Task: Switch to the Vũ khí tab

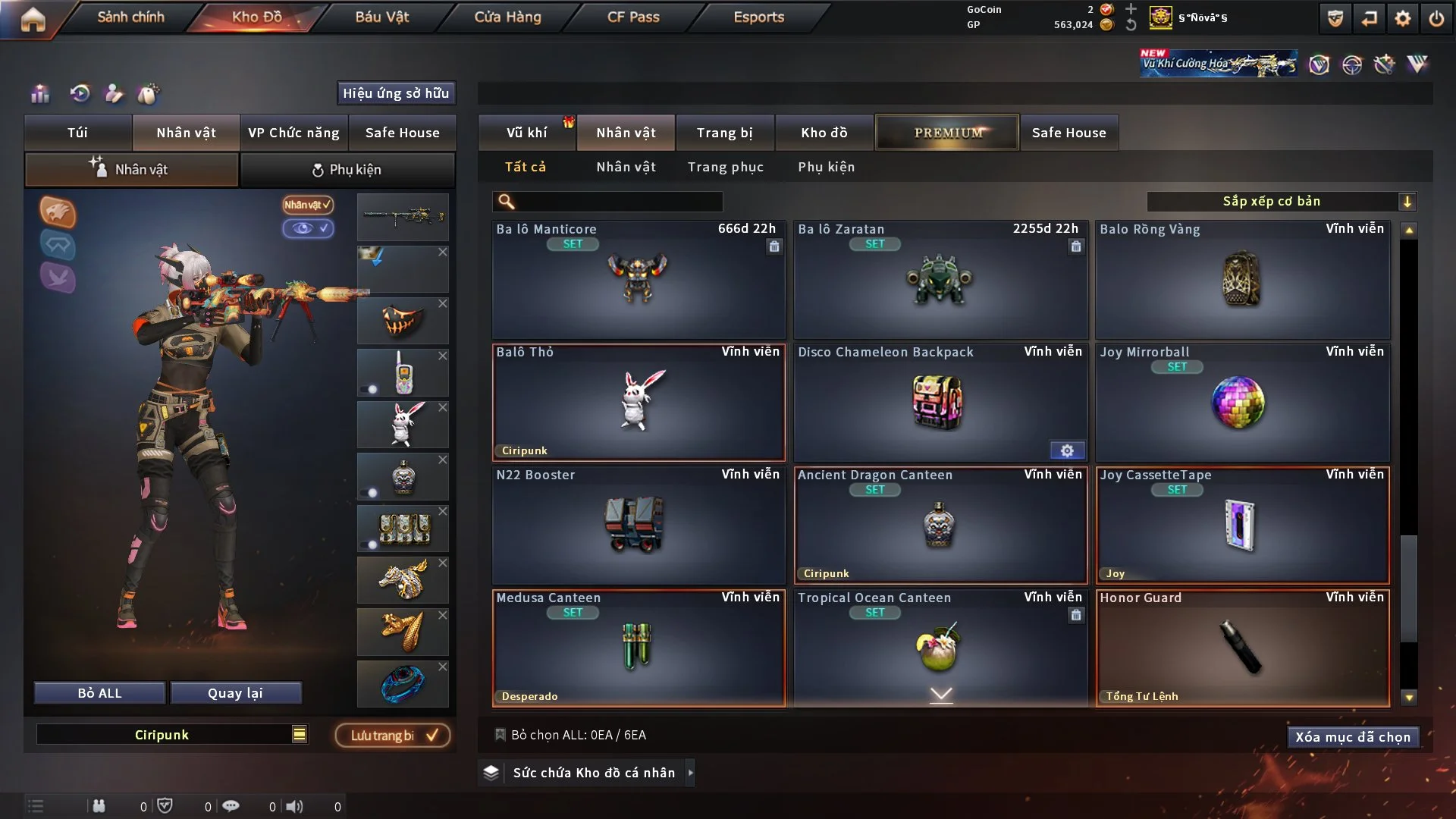Action: tap(526, 133)
